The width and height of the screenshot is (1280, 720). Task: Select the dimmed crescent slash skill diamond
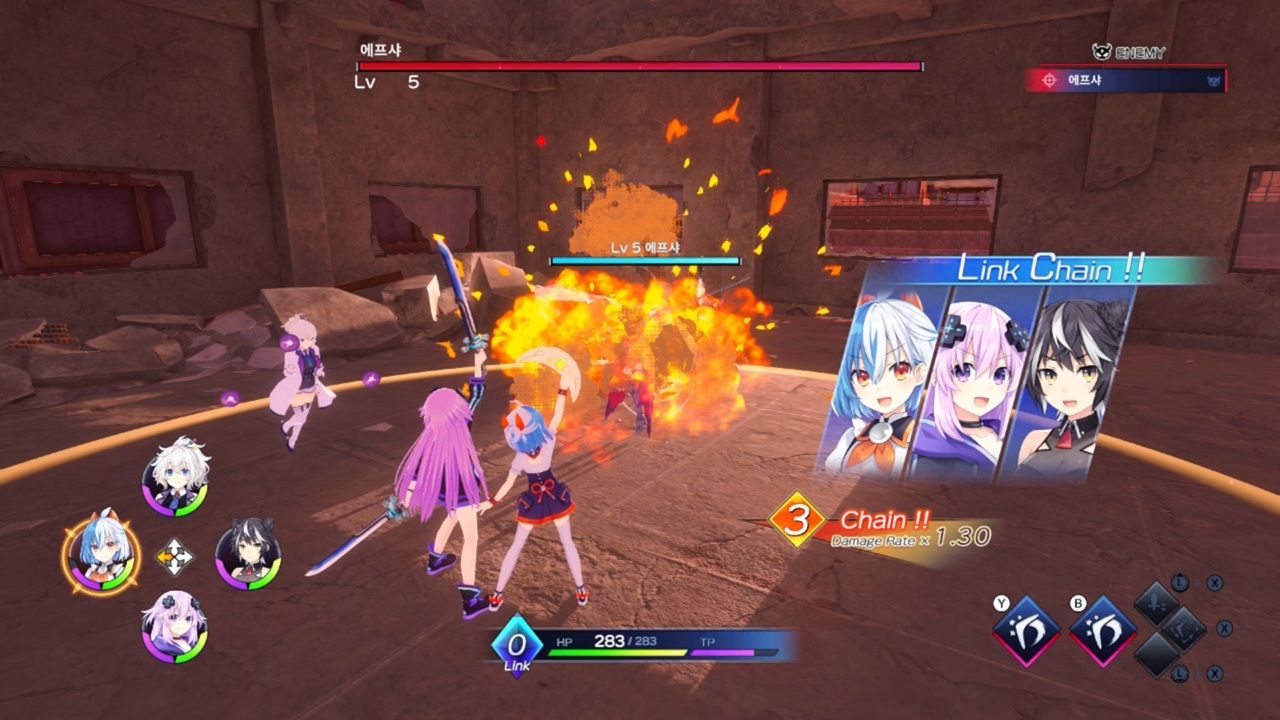[x=1185, y=629]
